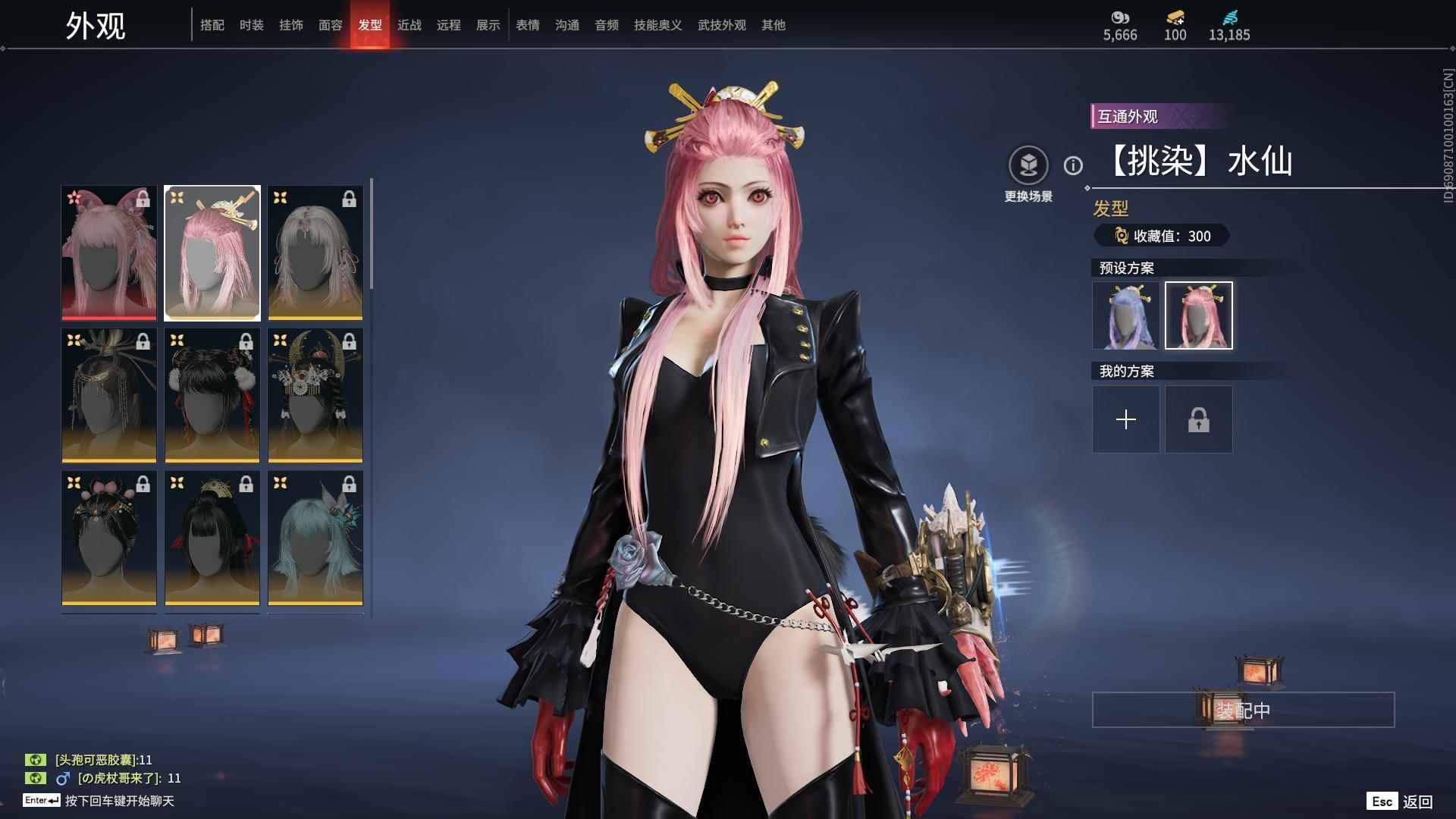1456x819 pixels.
Task: Add a new custom scheme with plus
Action: (1125, 419)
